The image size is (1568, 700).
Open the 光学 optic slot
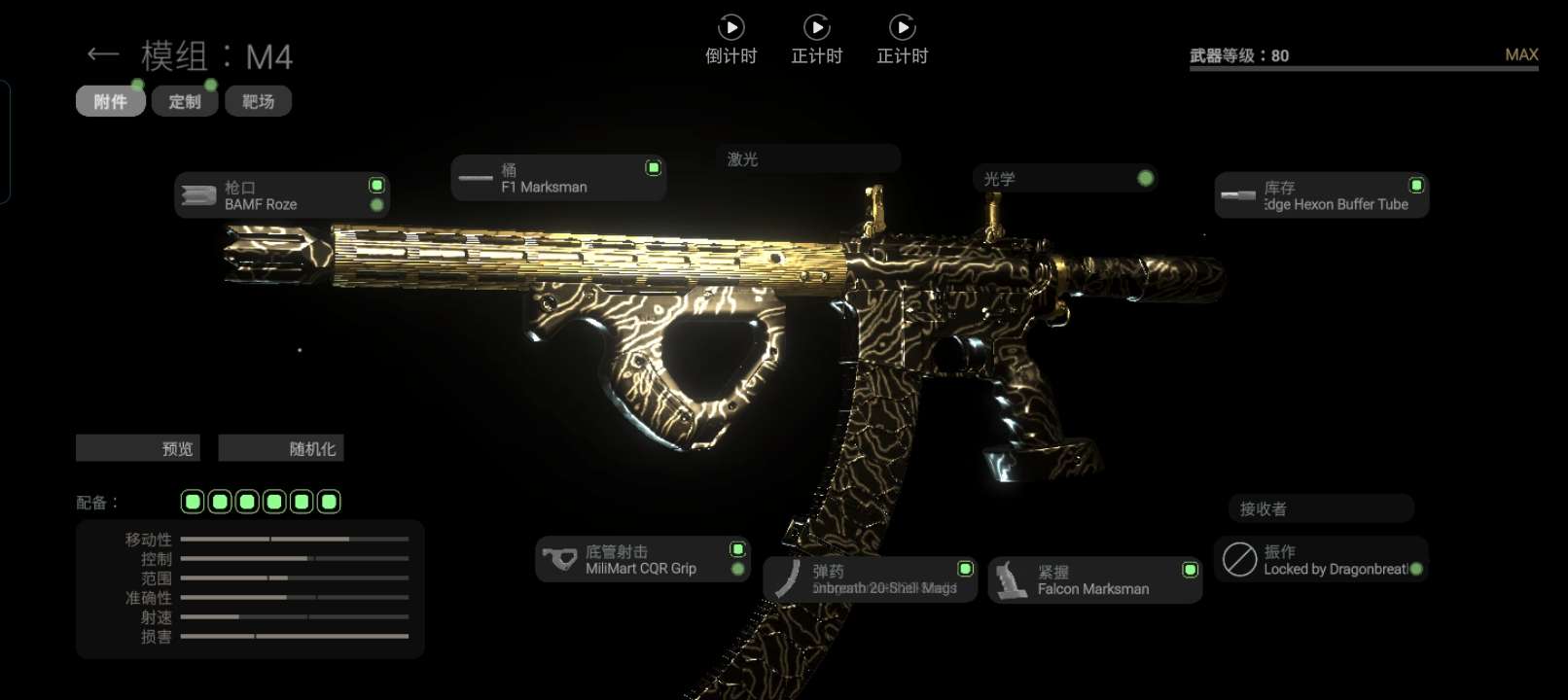coord(1065,179)
